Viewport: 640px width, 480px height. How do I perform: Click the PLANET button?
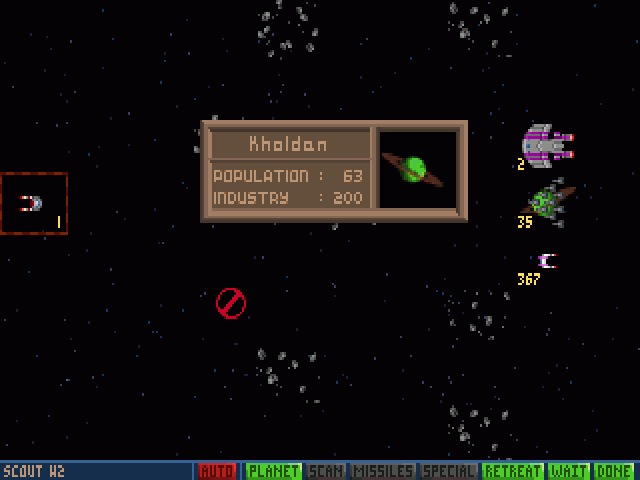273,471
